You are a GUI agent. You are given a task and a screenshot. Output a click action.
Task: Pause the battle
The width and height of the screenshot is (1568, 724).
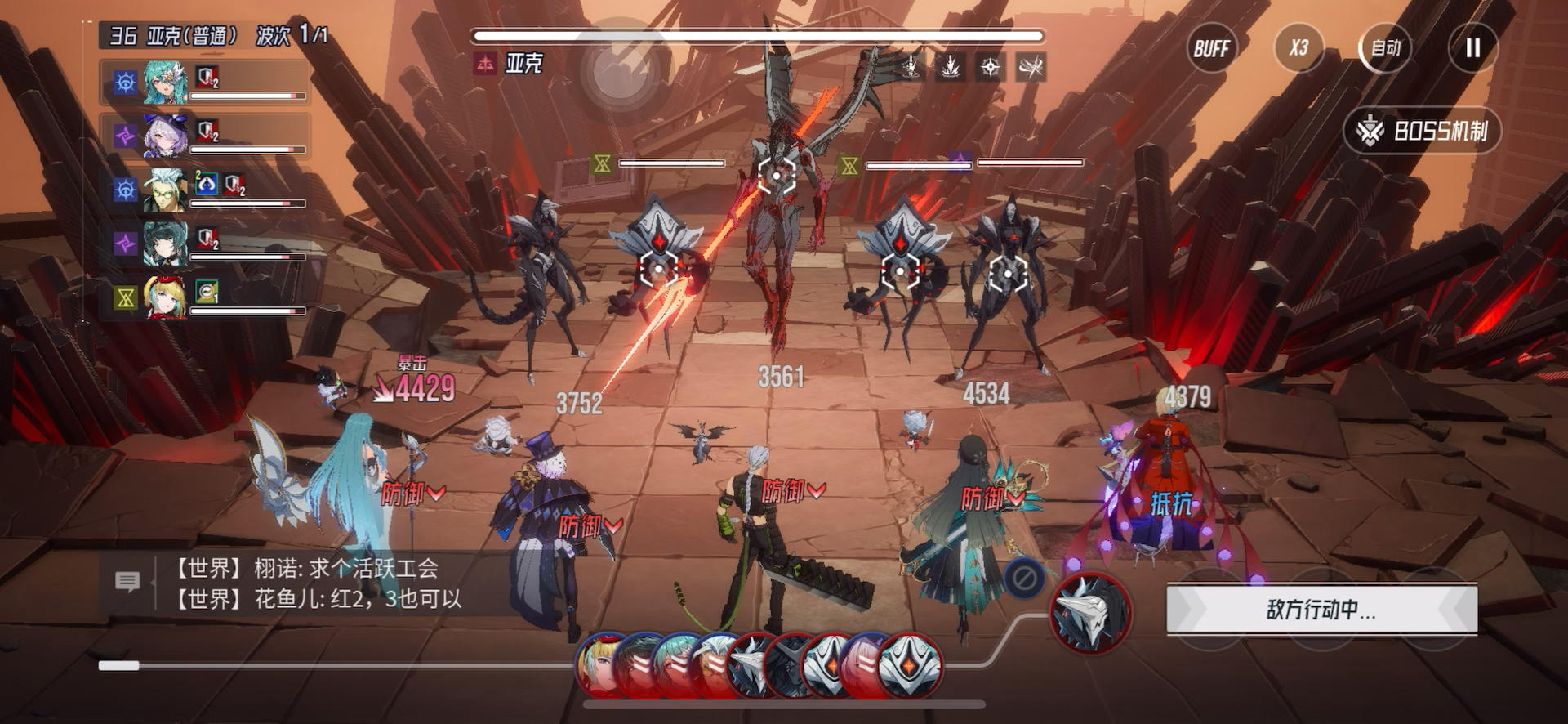click(x=1472, y=48)
